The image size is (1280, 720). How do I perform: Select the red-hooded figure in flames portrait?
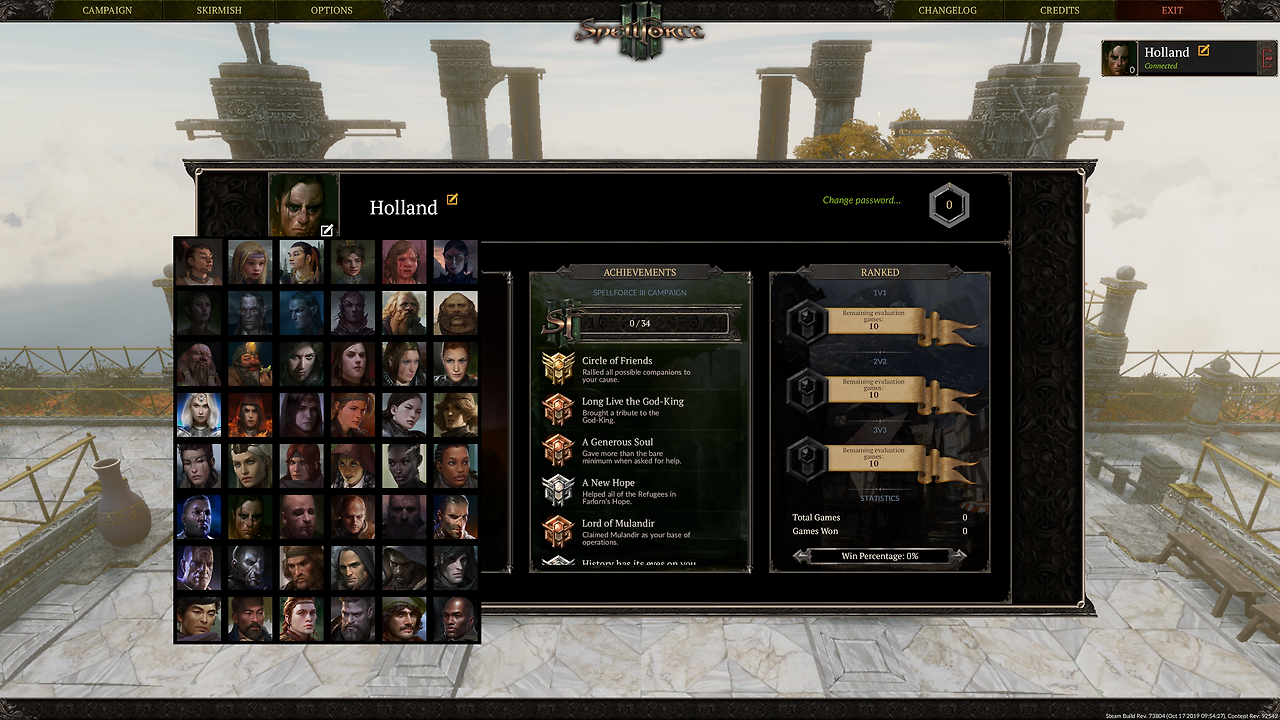coord(250,415)
